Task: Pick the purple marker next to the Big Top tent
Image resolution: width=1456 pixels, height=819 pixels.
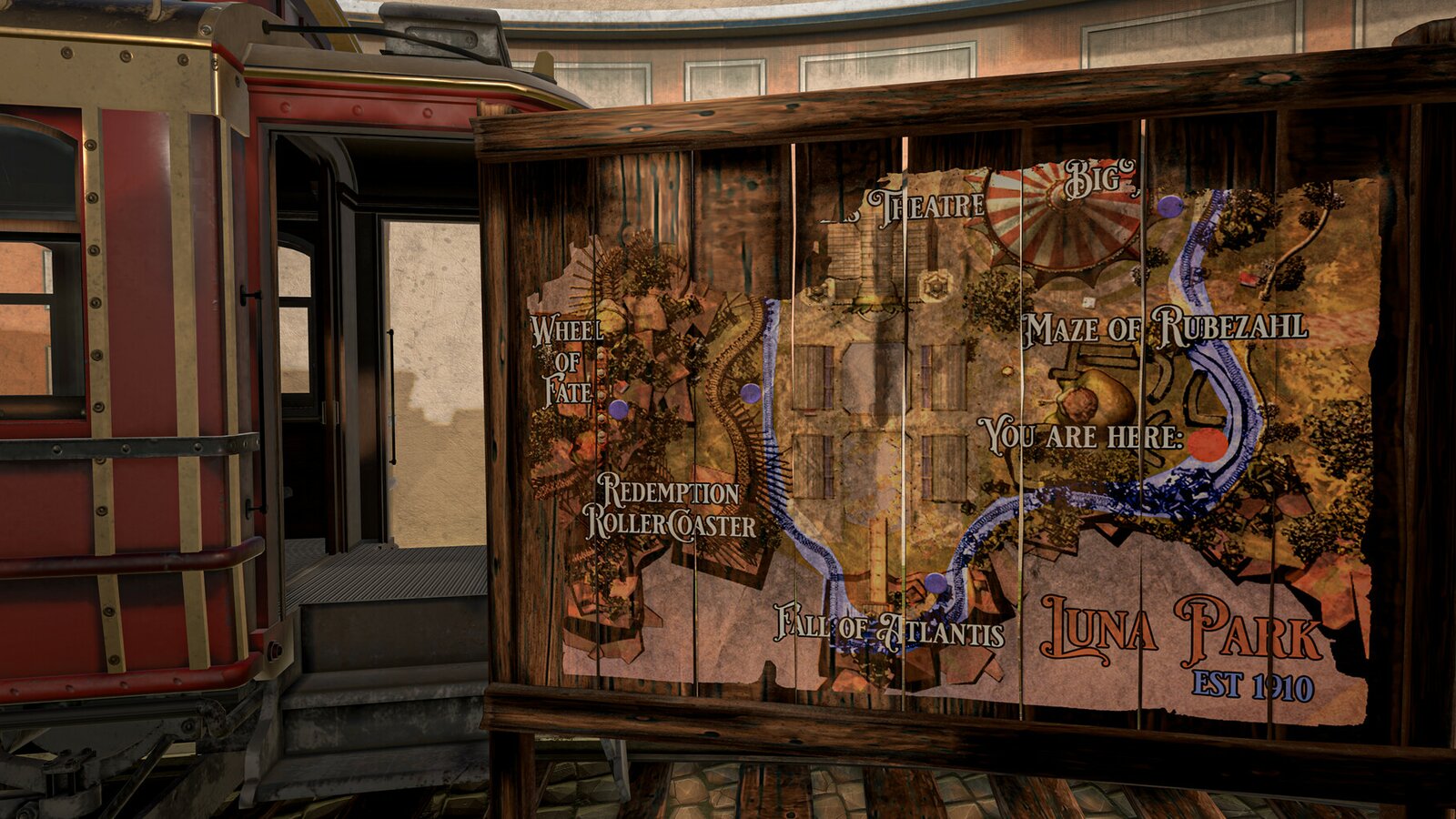Action: click(x=1170, y=207)
